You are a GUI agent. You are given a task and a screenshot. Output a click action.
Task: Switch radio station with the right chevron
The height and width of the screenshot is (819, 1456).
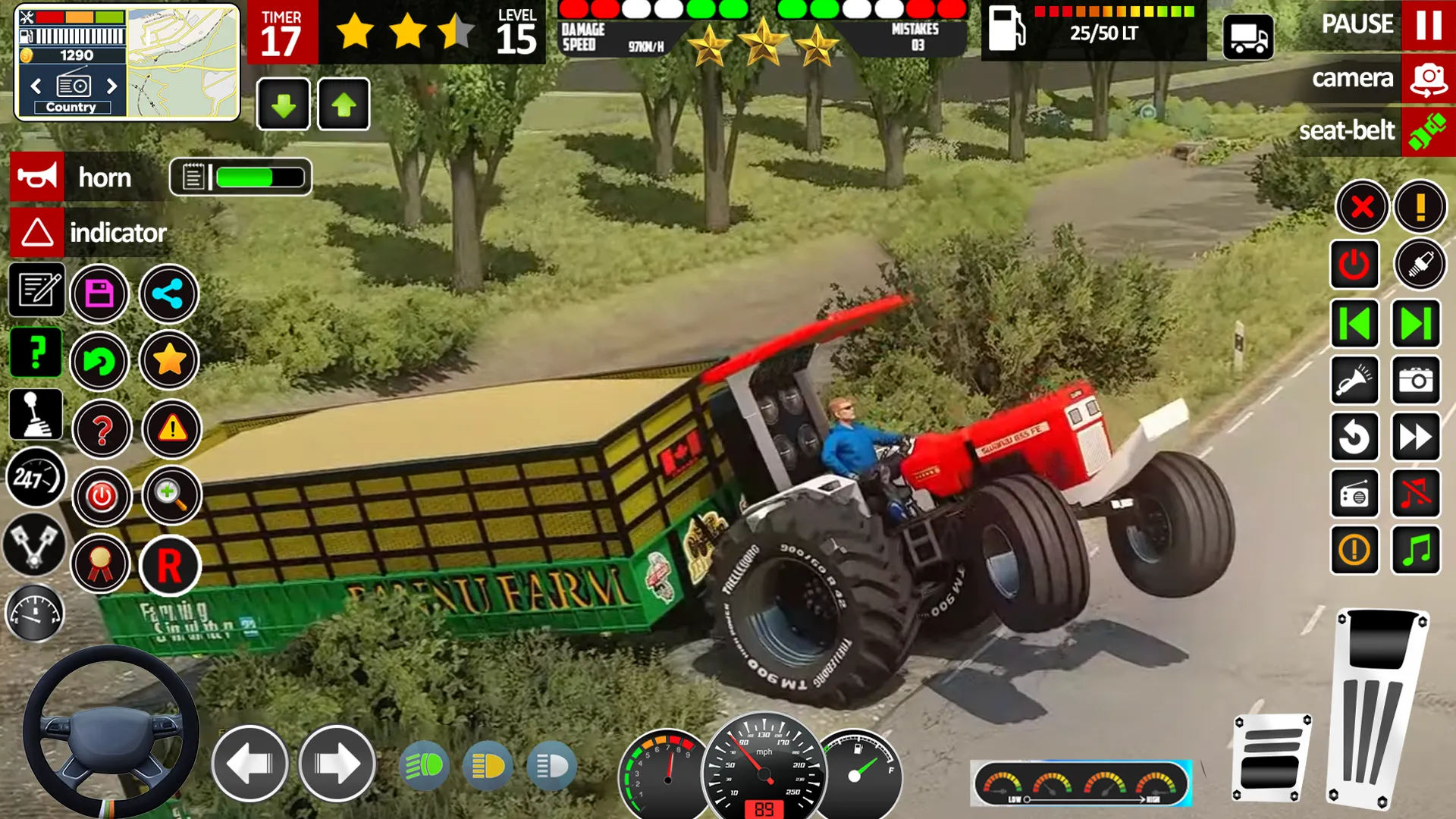pos(111,86)
